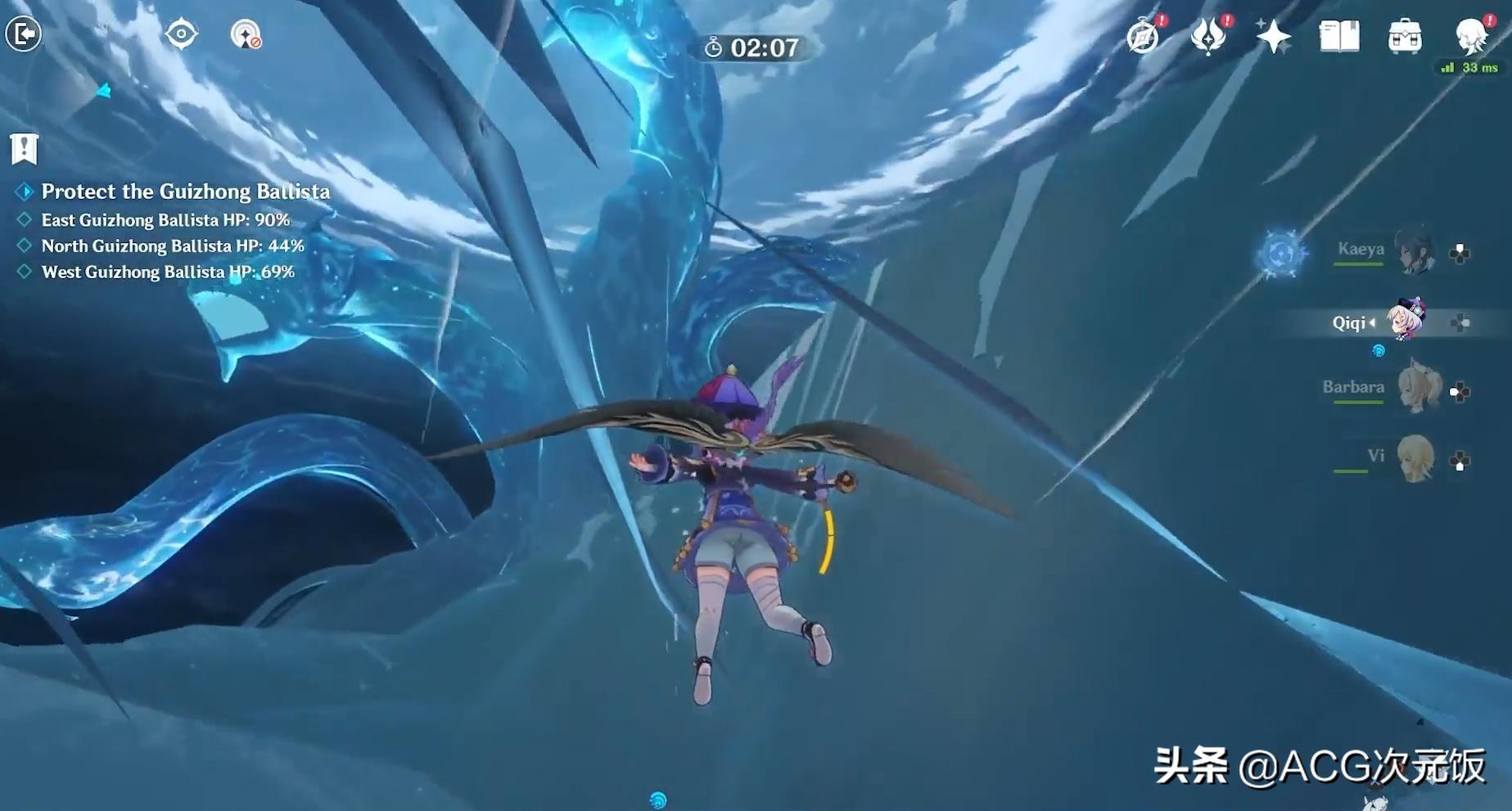This screenshot has width=1512, height=811.
Task: Select the Protect the Guizhong Ballista objective
Action: point(185,191)
